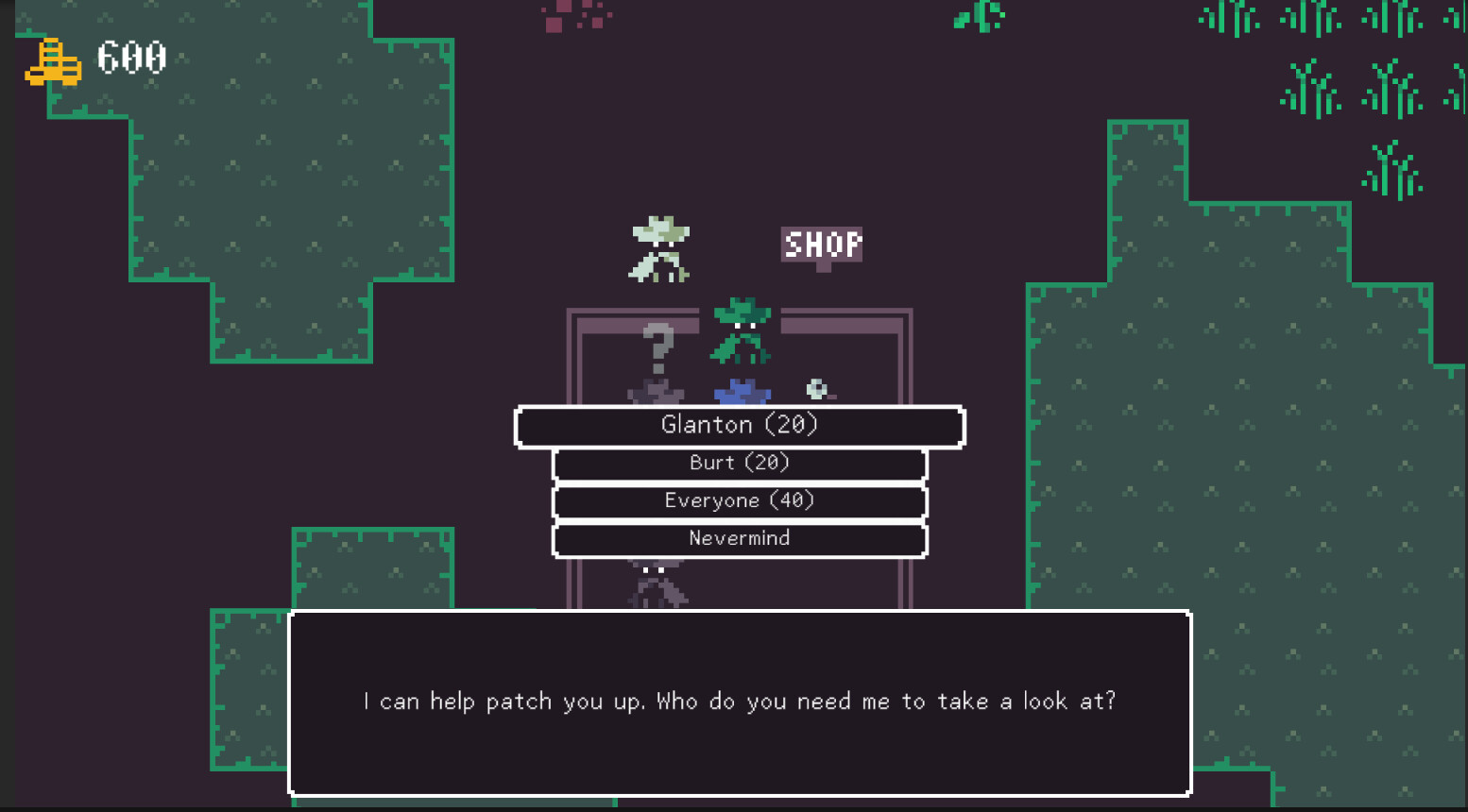Click the SHOP sign above the counter

click(x=821, y=245)
